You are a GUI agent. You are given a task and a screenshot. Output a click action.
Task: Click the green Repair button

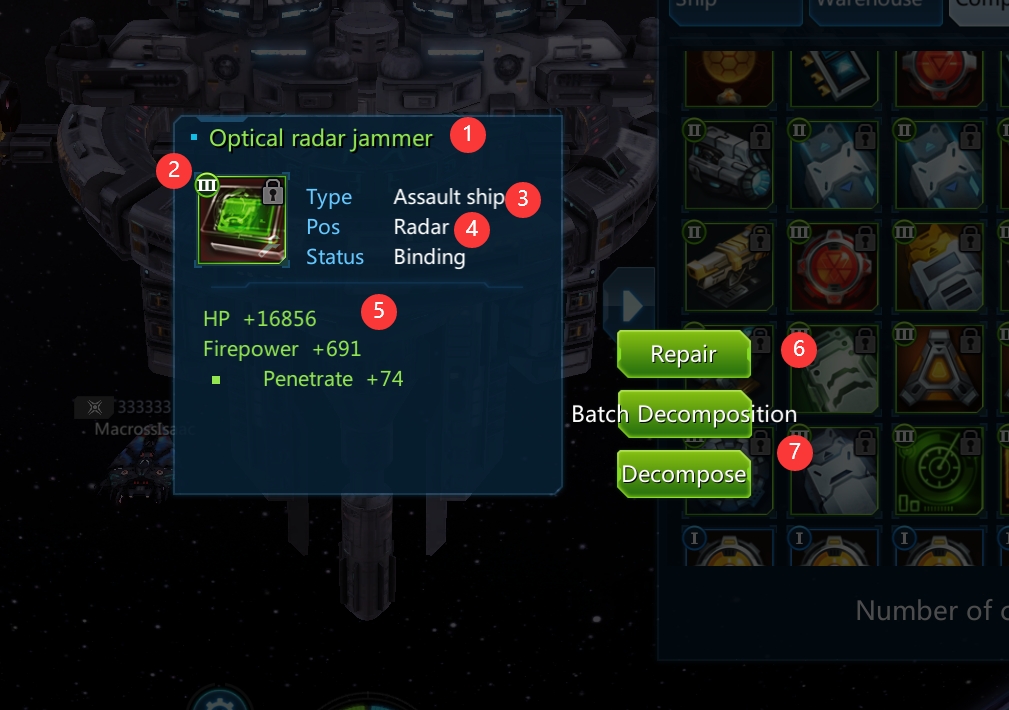(683, 354)
